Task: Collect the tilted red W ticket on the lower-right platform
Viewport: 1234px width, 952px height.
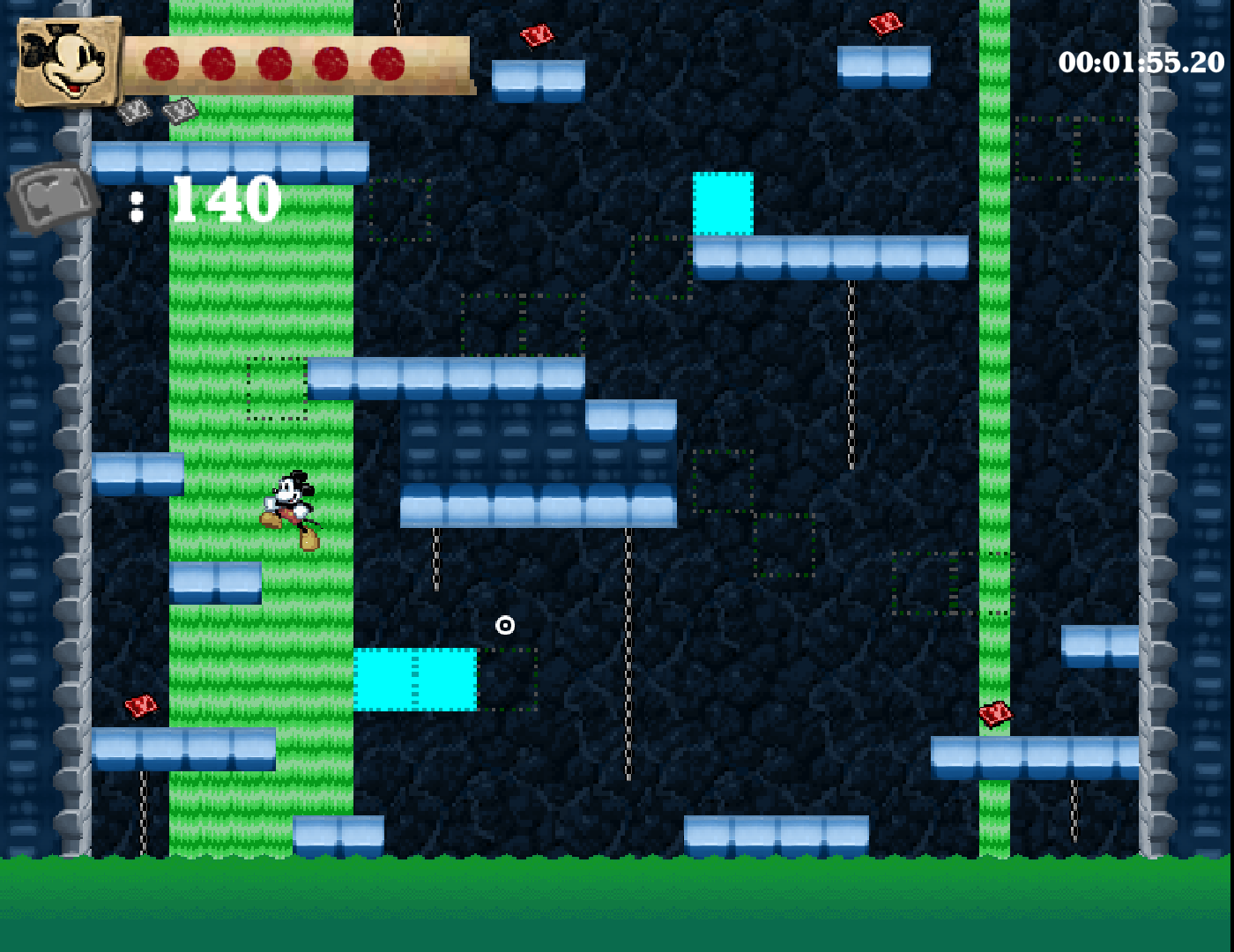Action: tap(996, 714)
